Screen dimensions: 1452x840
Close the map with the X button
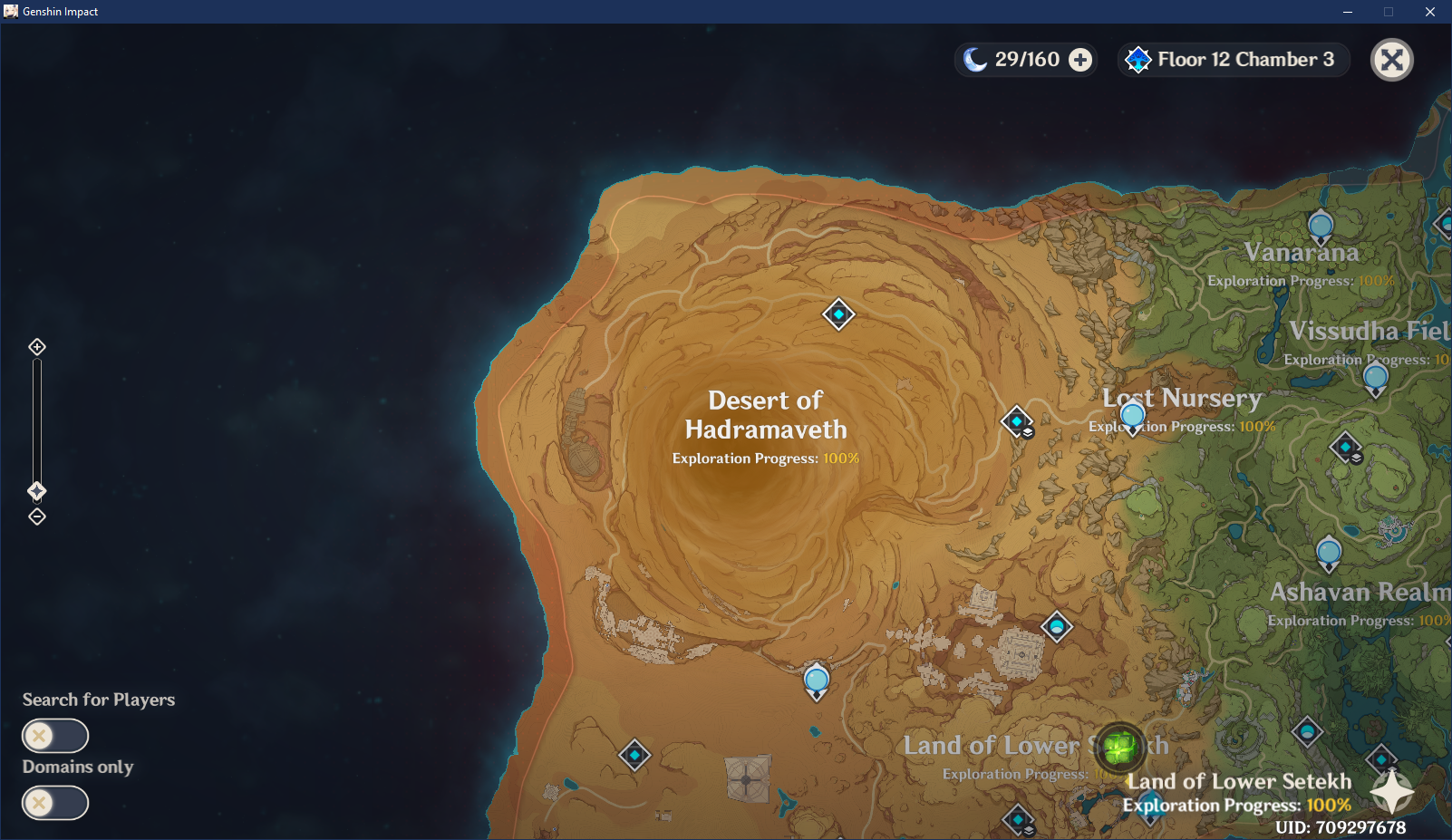click(1392, 59)
